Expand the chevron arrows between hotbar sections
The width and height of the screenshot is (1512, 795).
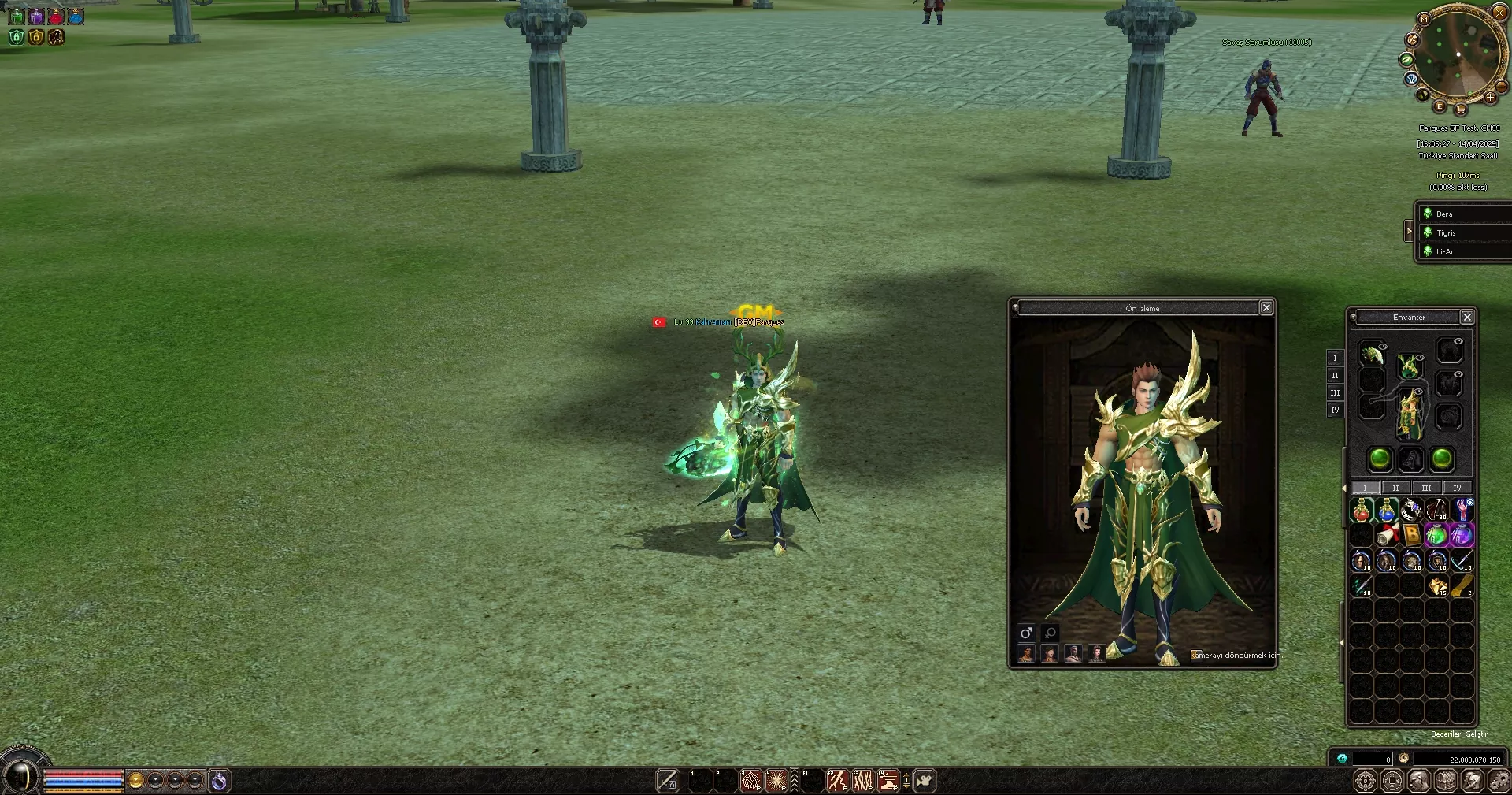point(795,779)
